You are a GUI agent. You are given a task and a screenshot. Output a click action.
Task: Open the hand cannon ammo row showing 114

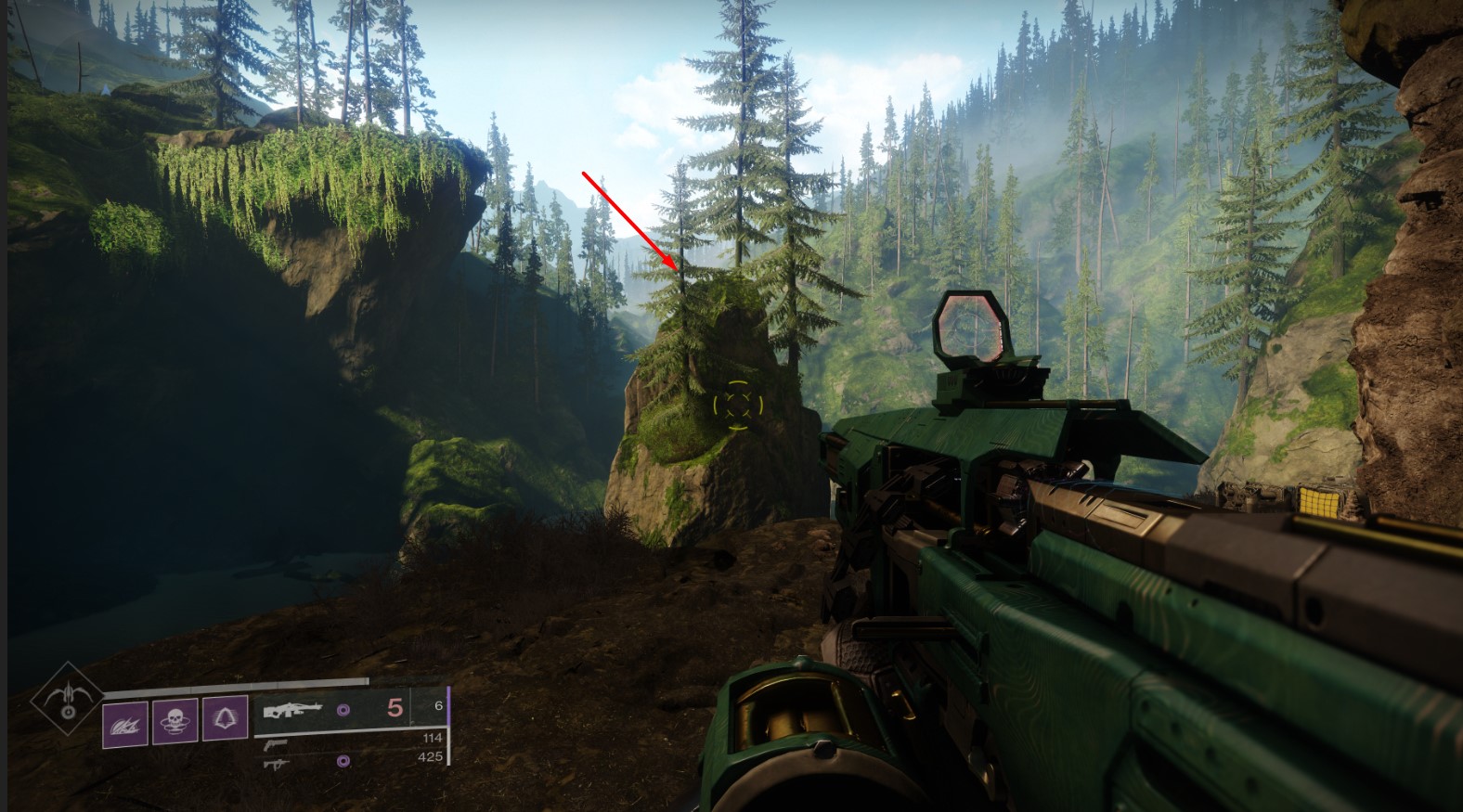433,738
